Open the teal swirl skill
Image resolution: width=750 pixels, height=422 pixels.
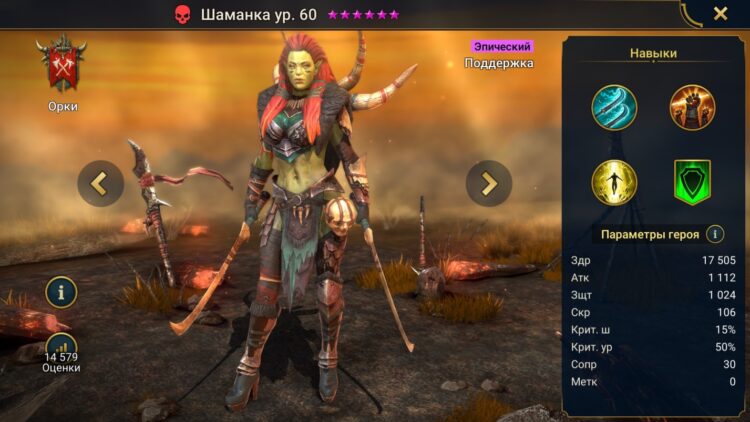613,107
